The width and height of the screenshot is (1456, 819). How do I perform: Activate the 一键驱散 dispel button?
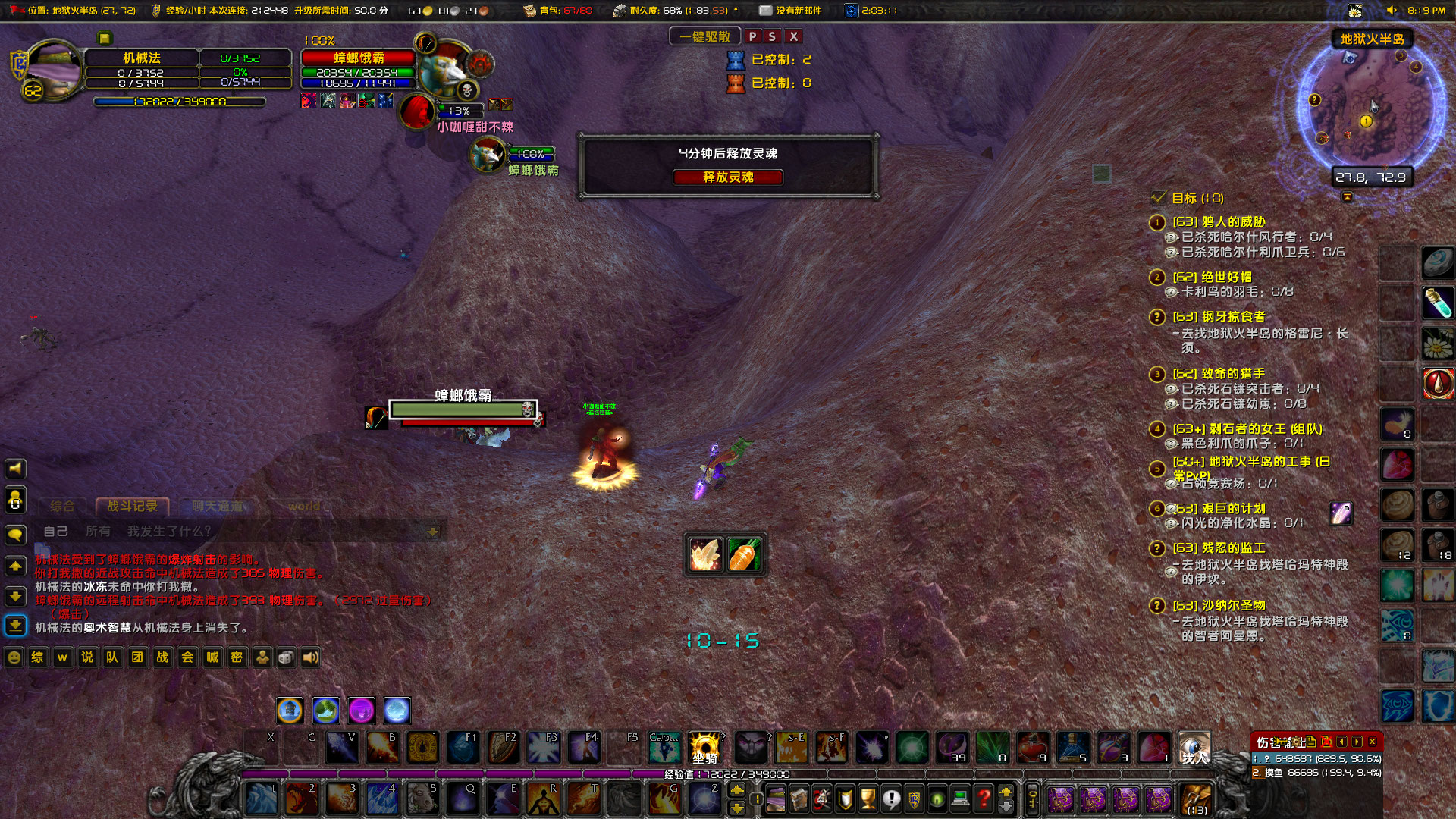pyautogui.click(x=704, y=36)
